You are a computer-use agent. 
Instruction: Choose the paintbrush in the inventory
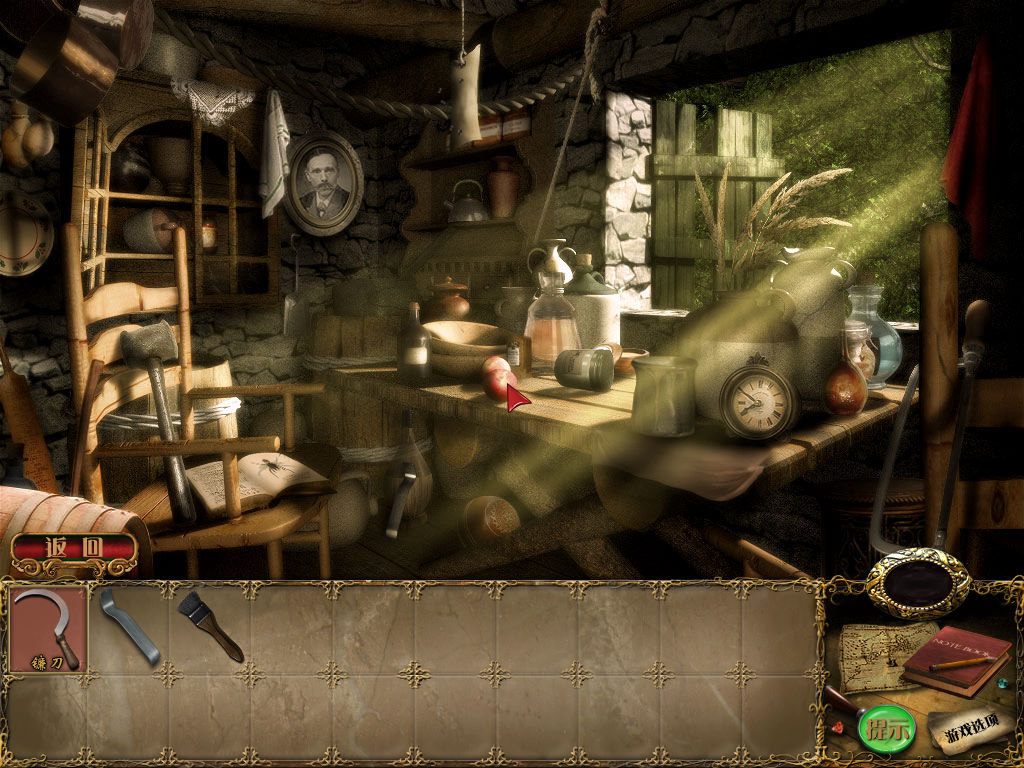(210, 626)
